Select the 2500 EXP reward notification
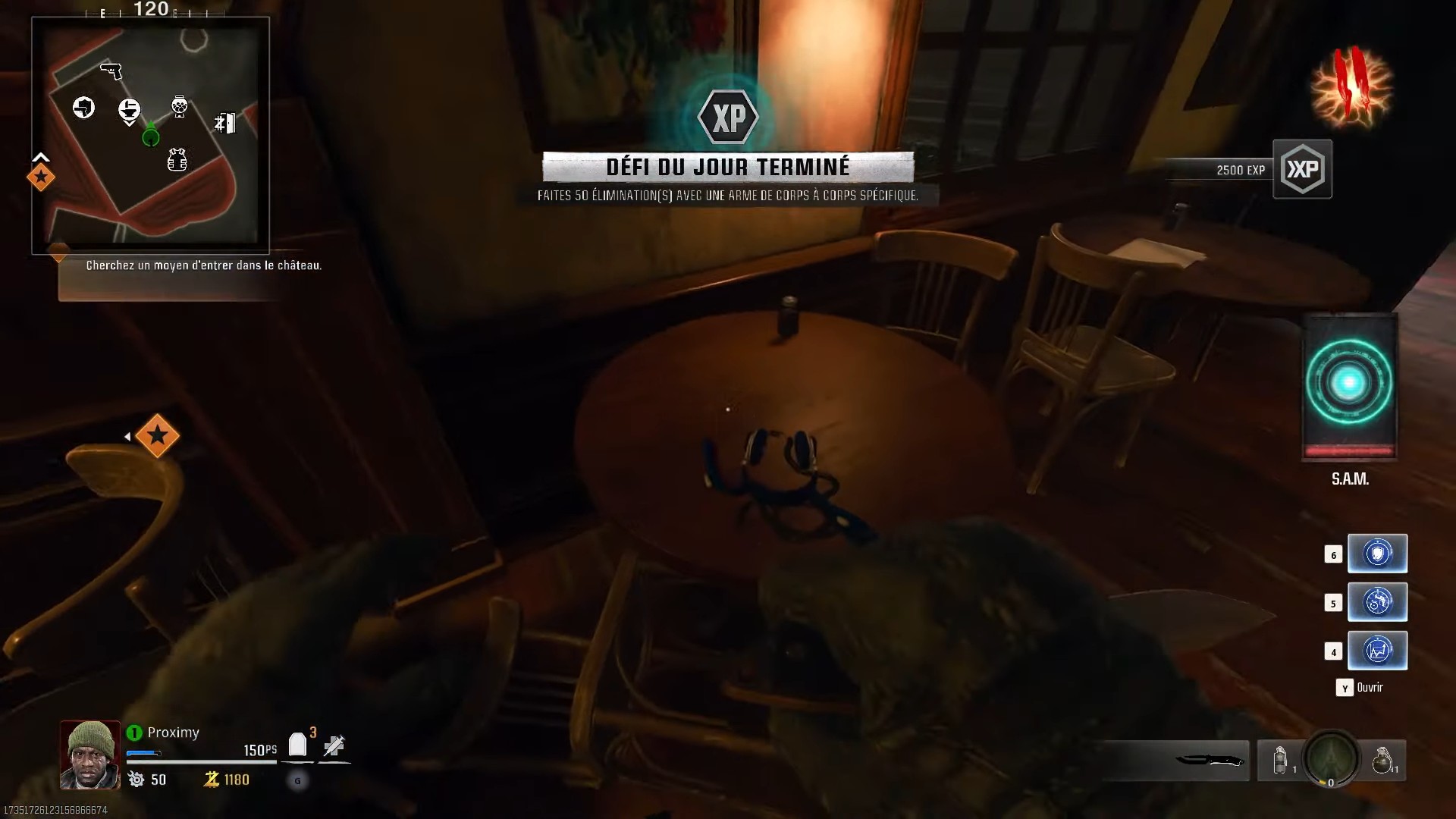 (x=1241, y=170)
